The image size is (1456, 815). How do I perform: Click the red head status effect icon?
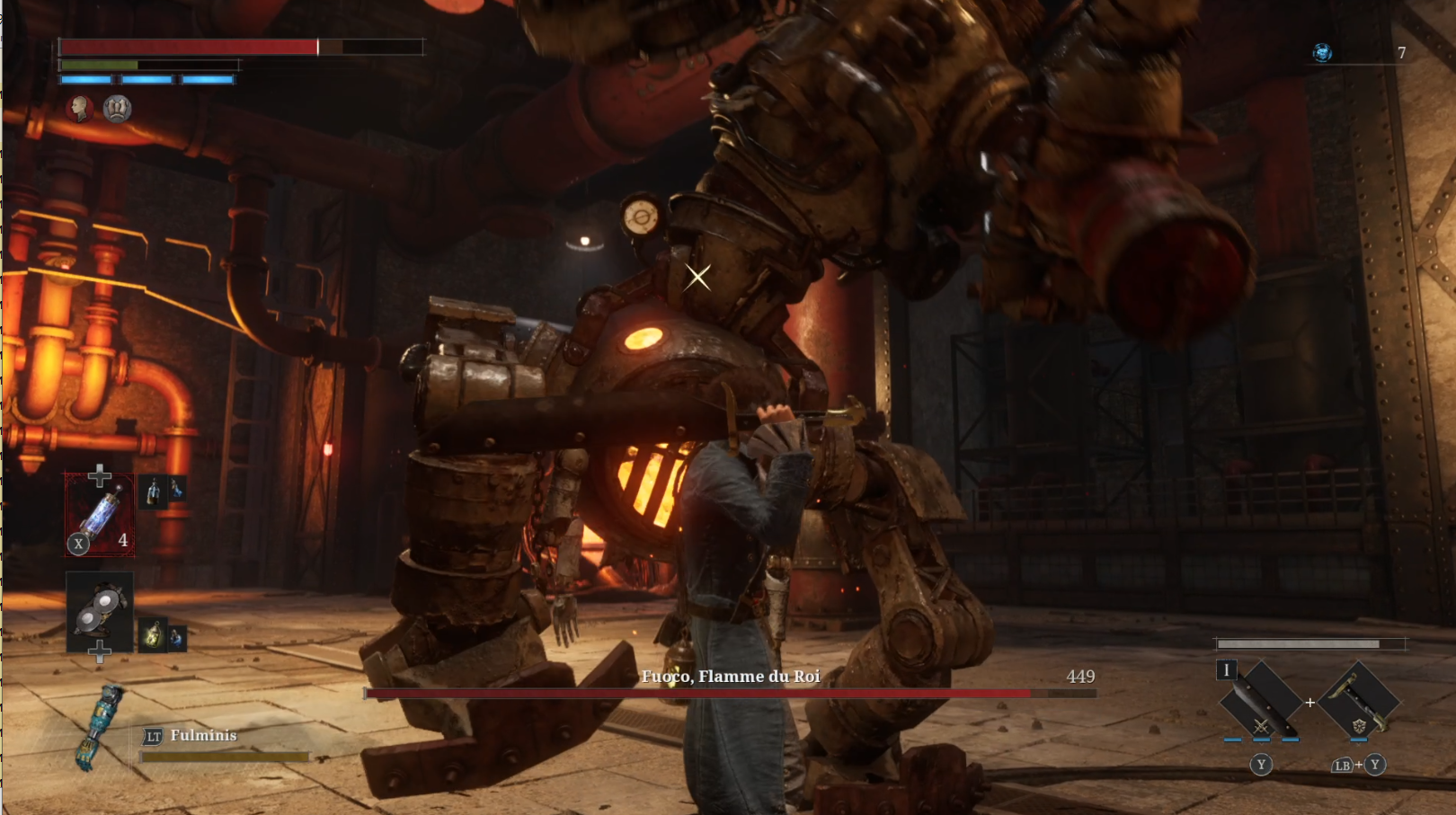pos(80,109)
